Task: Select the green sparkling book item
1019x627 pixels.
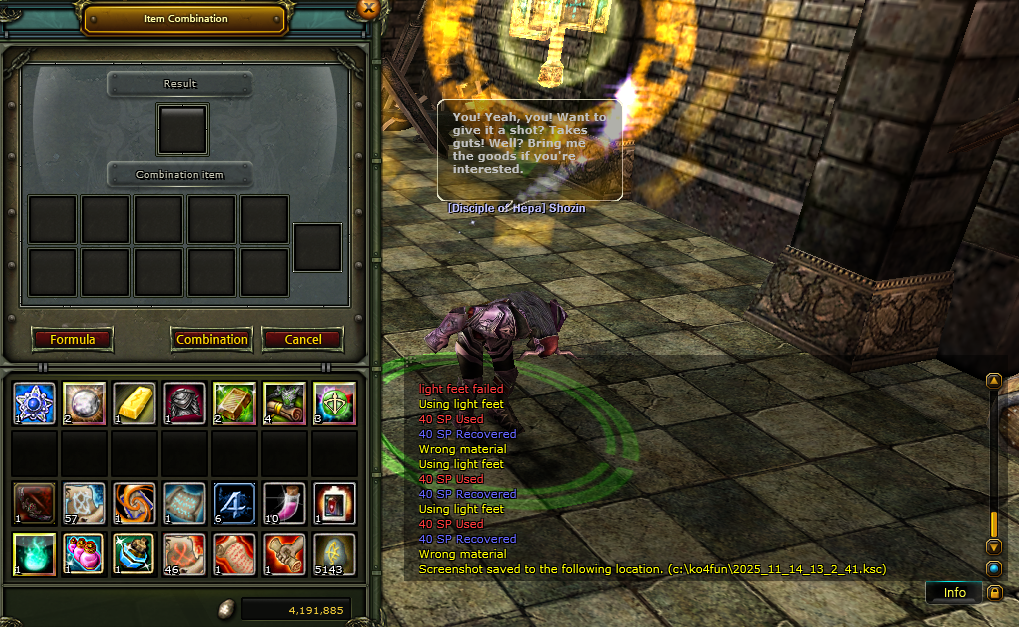Action: coord(234,403)
